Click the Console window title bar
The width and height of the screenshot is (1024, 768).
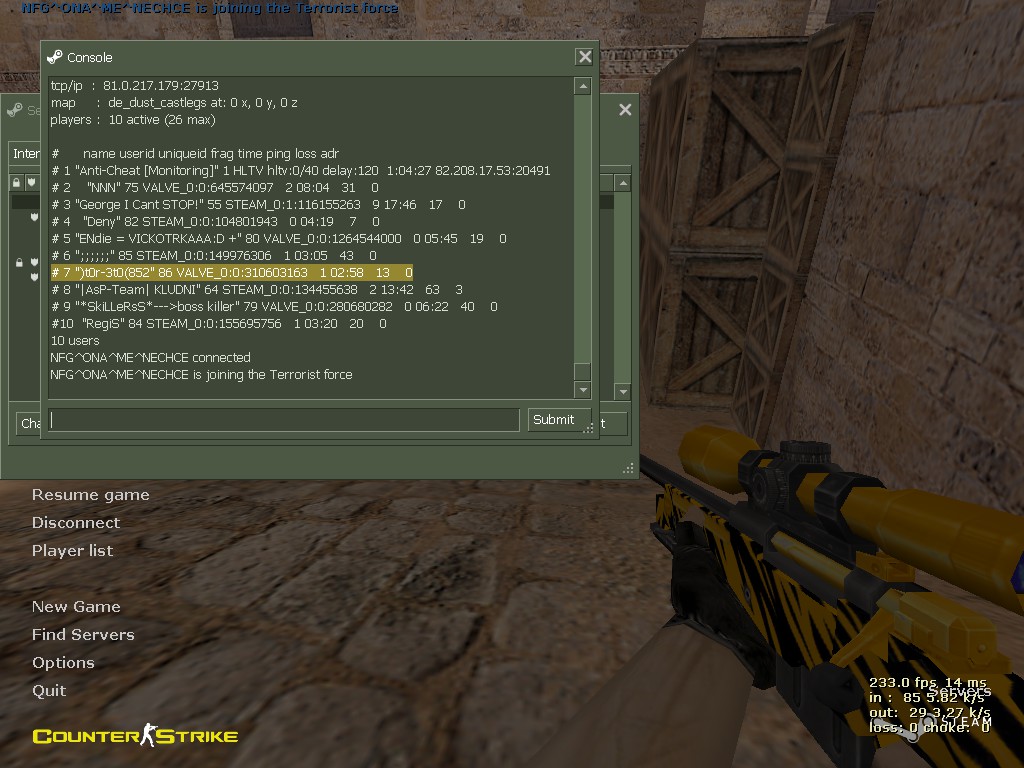[x=300, y=58]
